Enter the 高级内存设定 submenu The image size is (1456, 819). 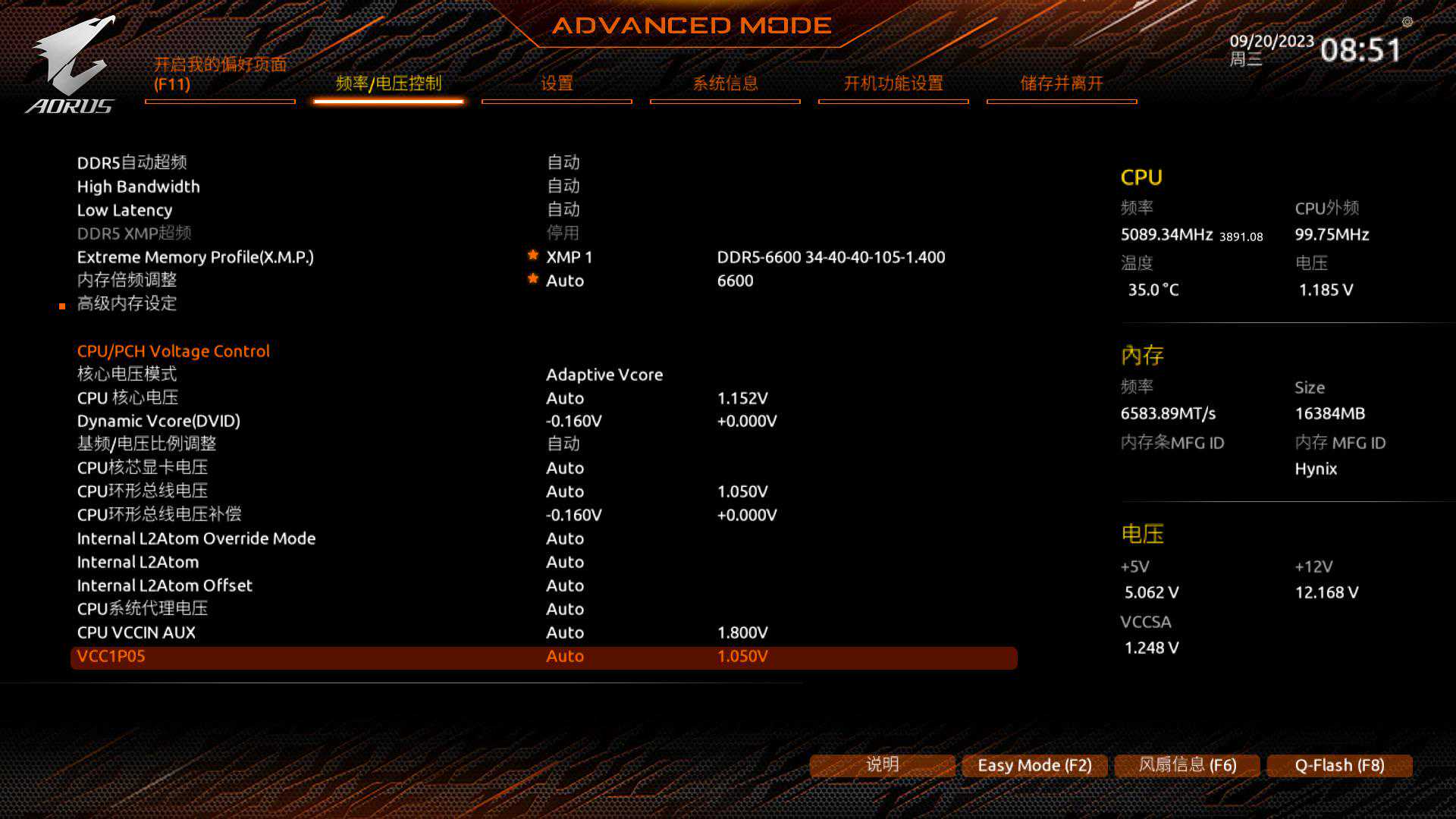[x=127, y=304]
